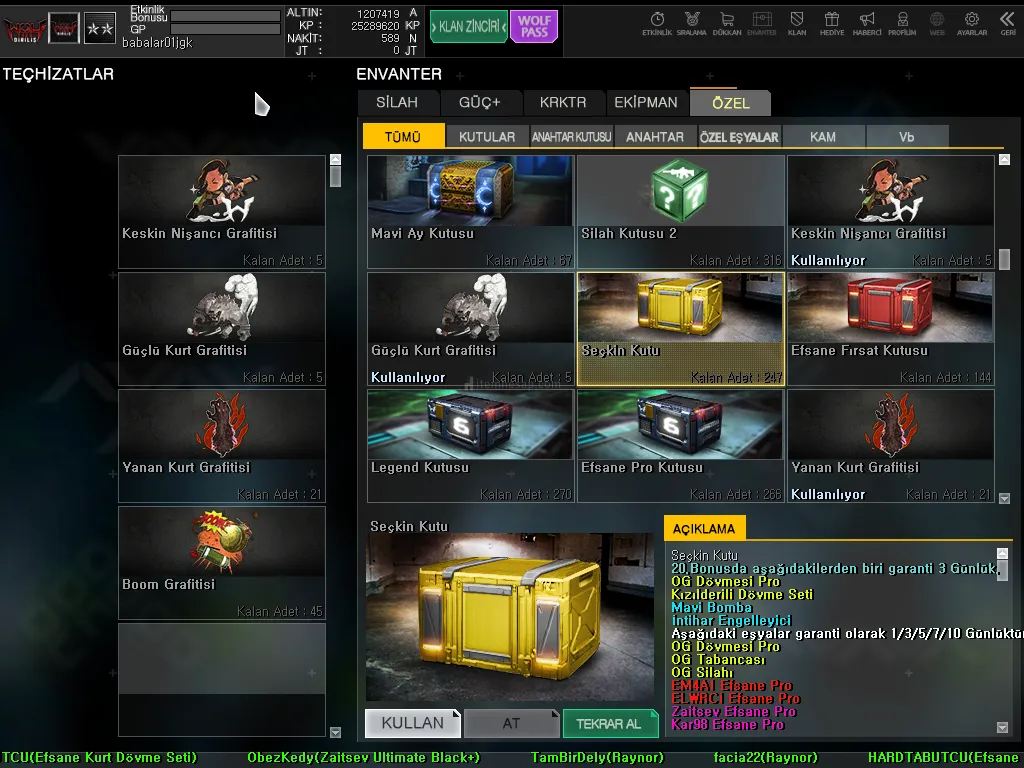Switch to the SİLAH inventory tab
The width and height of the screenshot is (1024, 768).
pos(397,102)
